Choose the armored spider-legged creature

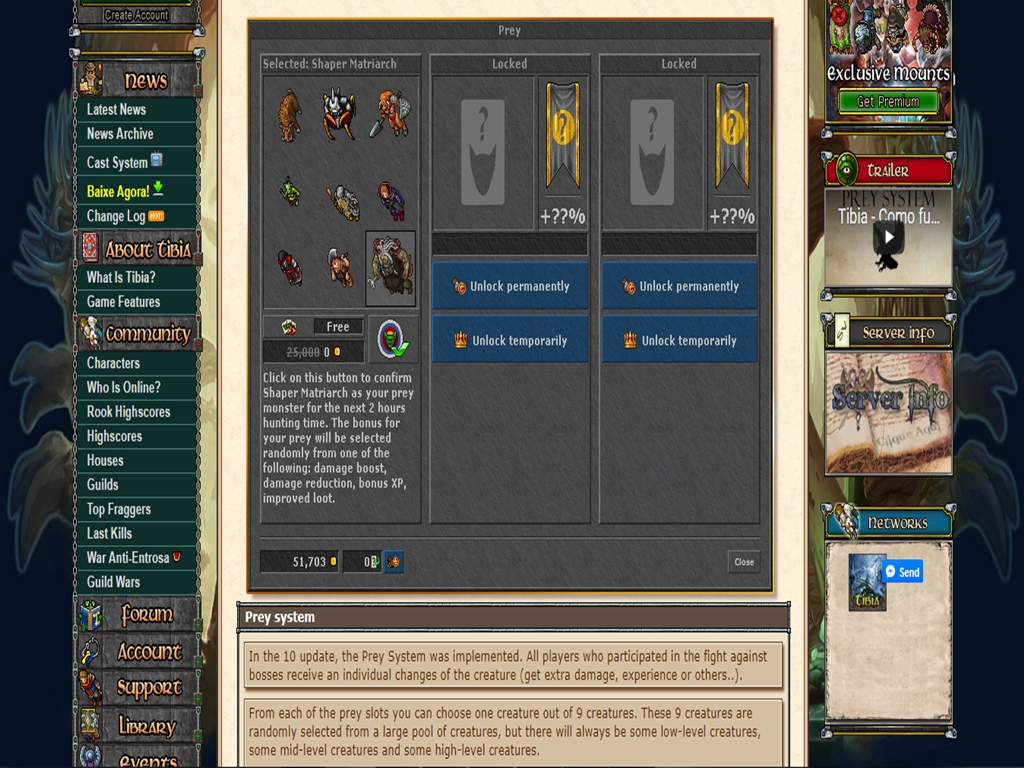point(339,115)
